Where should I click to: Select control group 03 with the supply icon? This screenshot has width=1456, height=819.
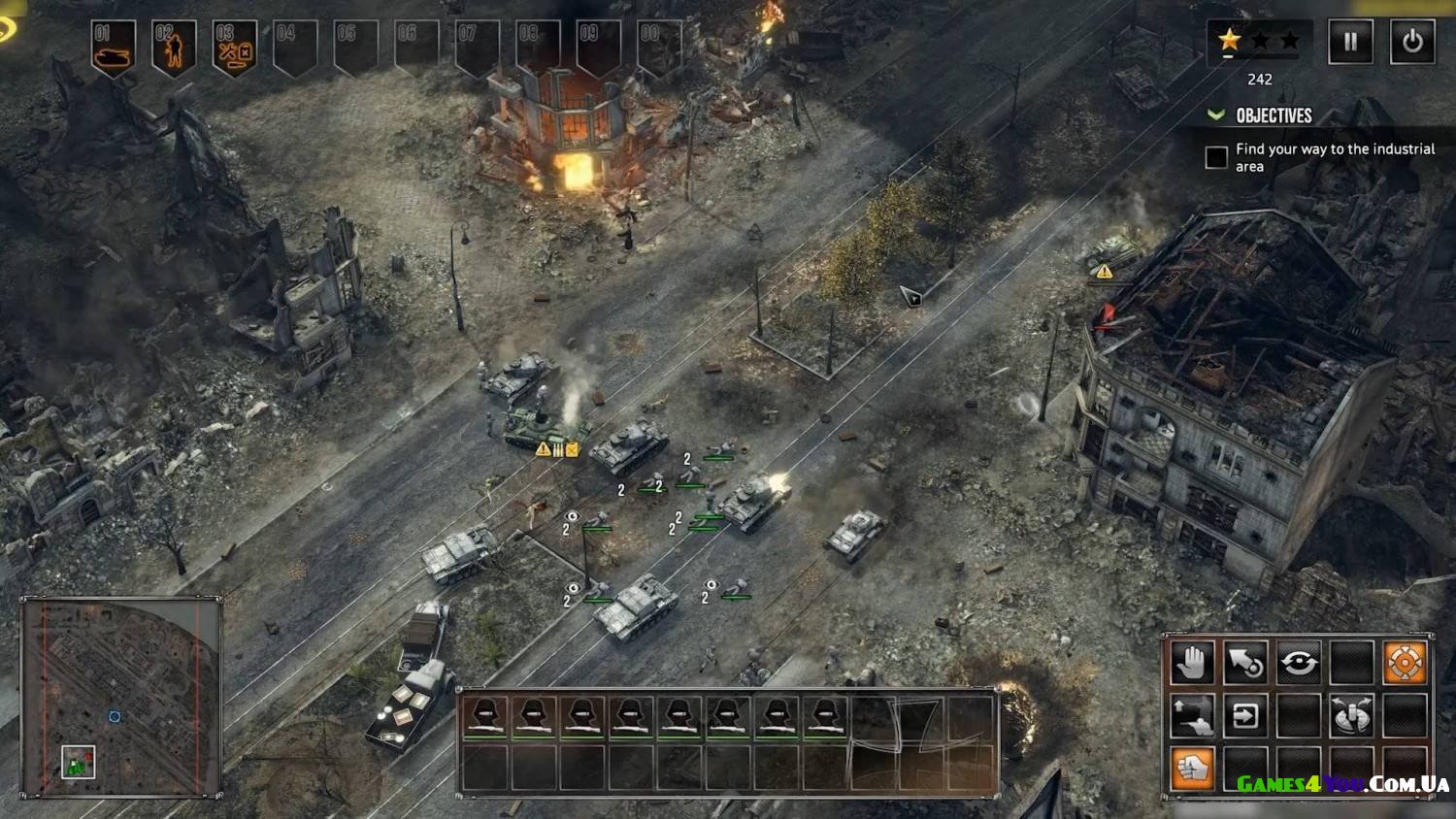tap(234, 47)
